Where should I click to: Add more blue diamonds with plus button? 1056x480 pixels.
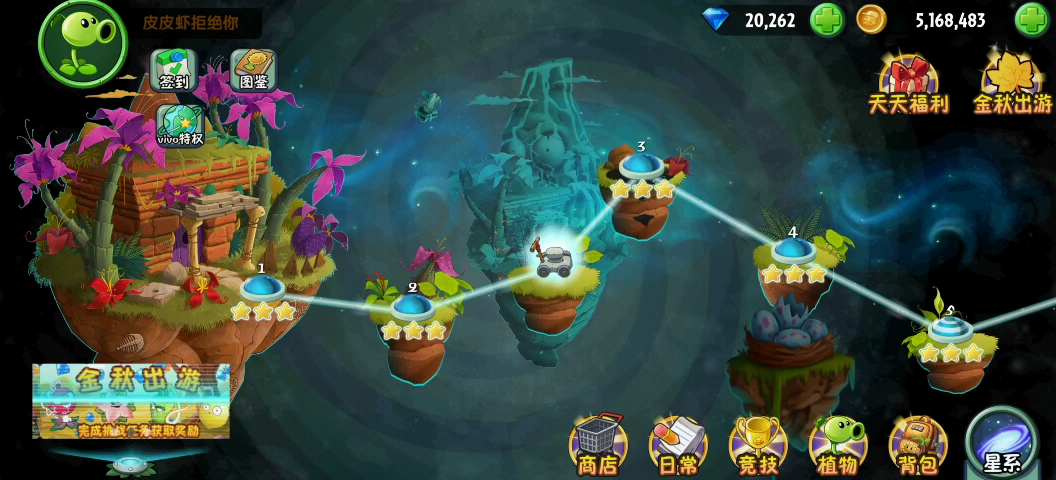(x=826, y=20)
